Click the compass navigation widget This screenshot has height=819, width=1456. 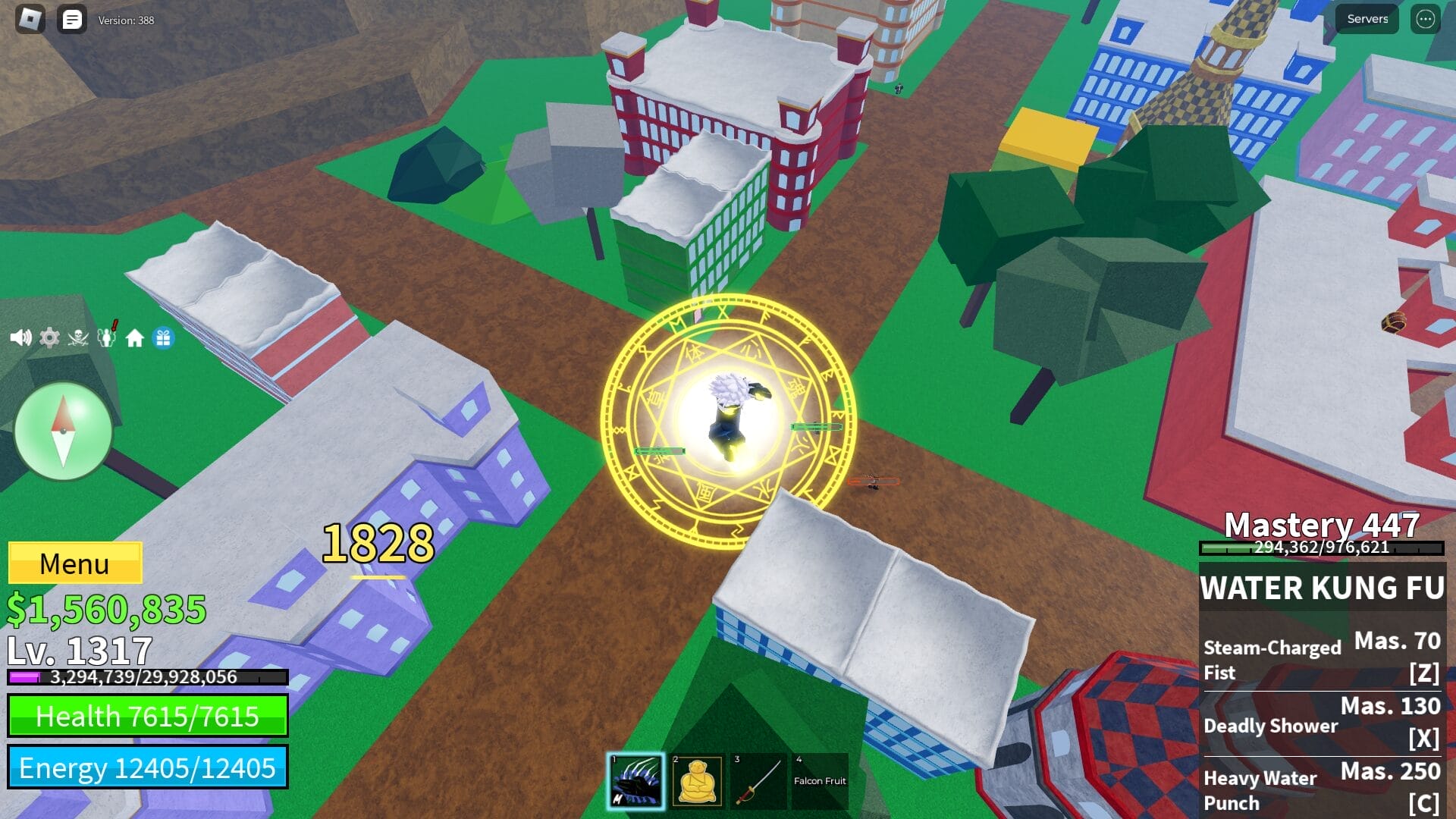[64, 431]
